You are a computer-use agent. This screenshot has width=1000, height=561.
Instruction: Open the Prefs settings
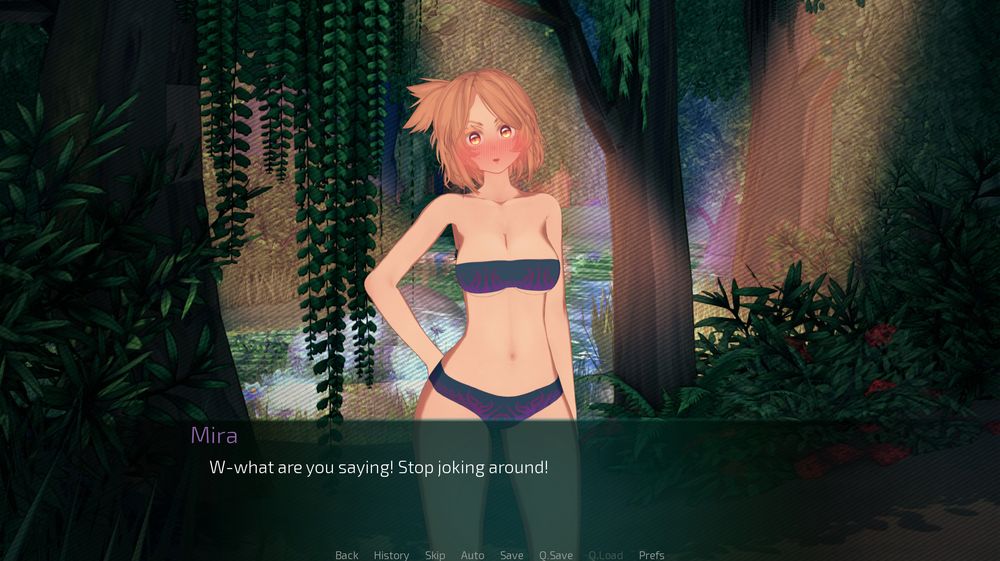[x=651, y=555]
